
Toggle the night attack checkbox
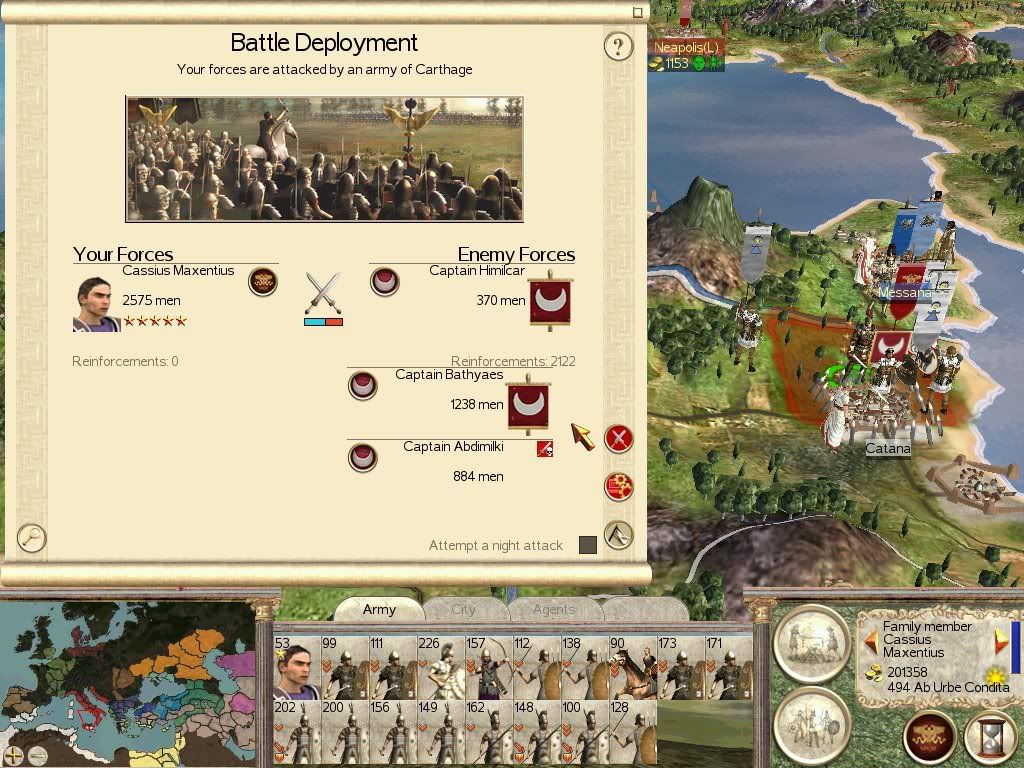[x=588, y=545]
